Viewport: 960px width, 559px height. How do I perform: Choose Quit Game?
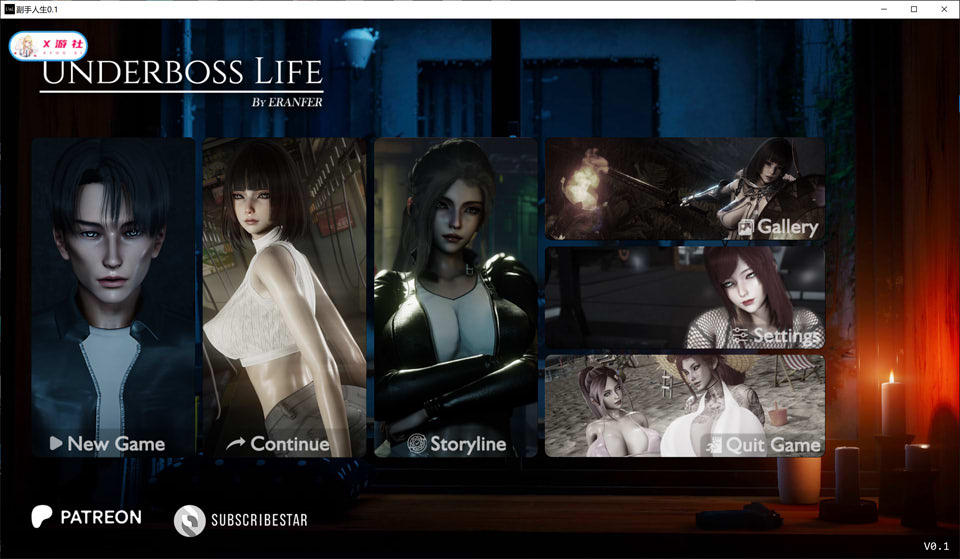point(685,405)
